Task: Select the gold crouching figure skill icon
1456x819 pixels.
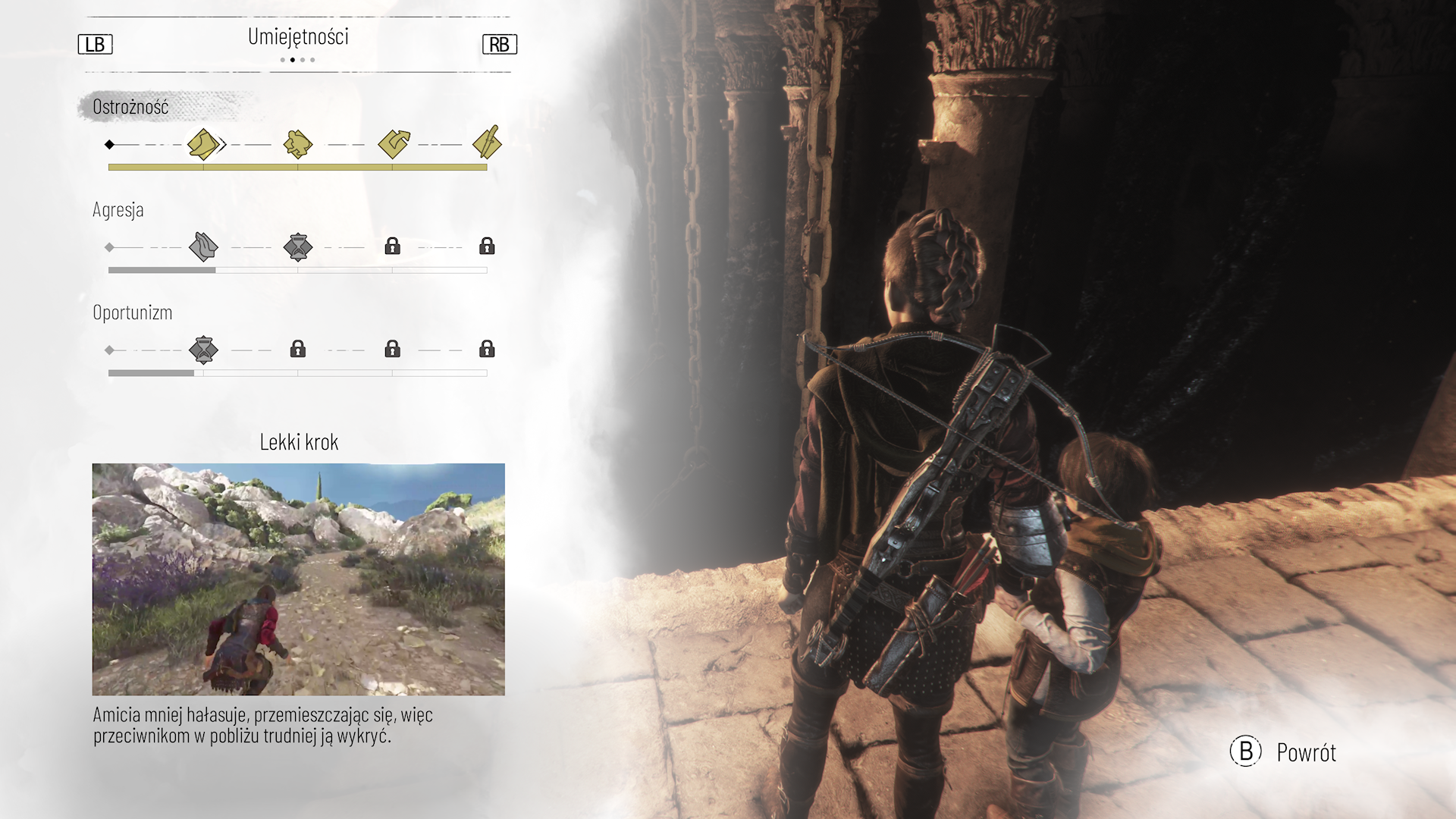Action: tap(298, 144)
